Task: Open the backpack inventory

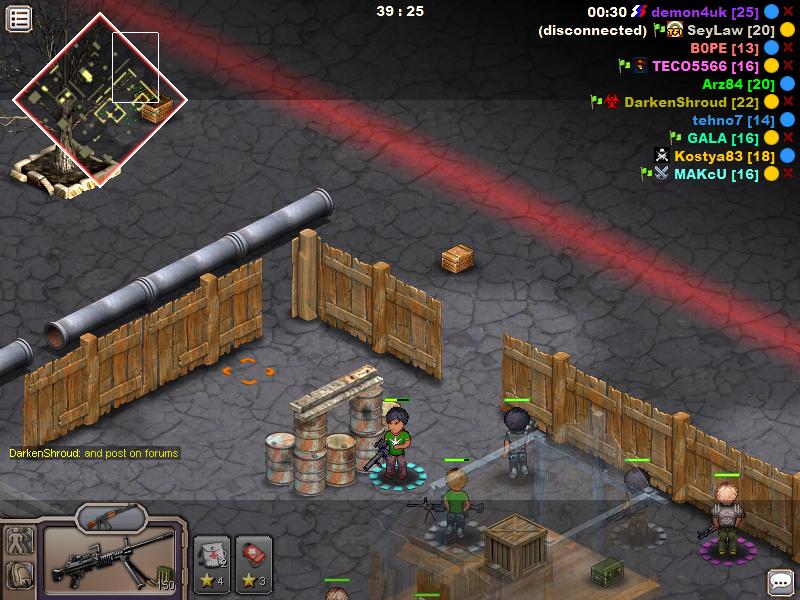Action: (19, 575)
